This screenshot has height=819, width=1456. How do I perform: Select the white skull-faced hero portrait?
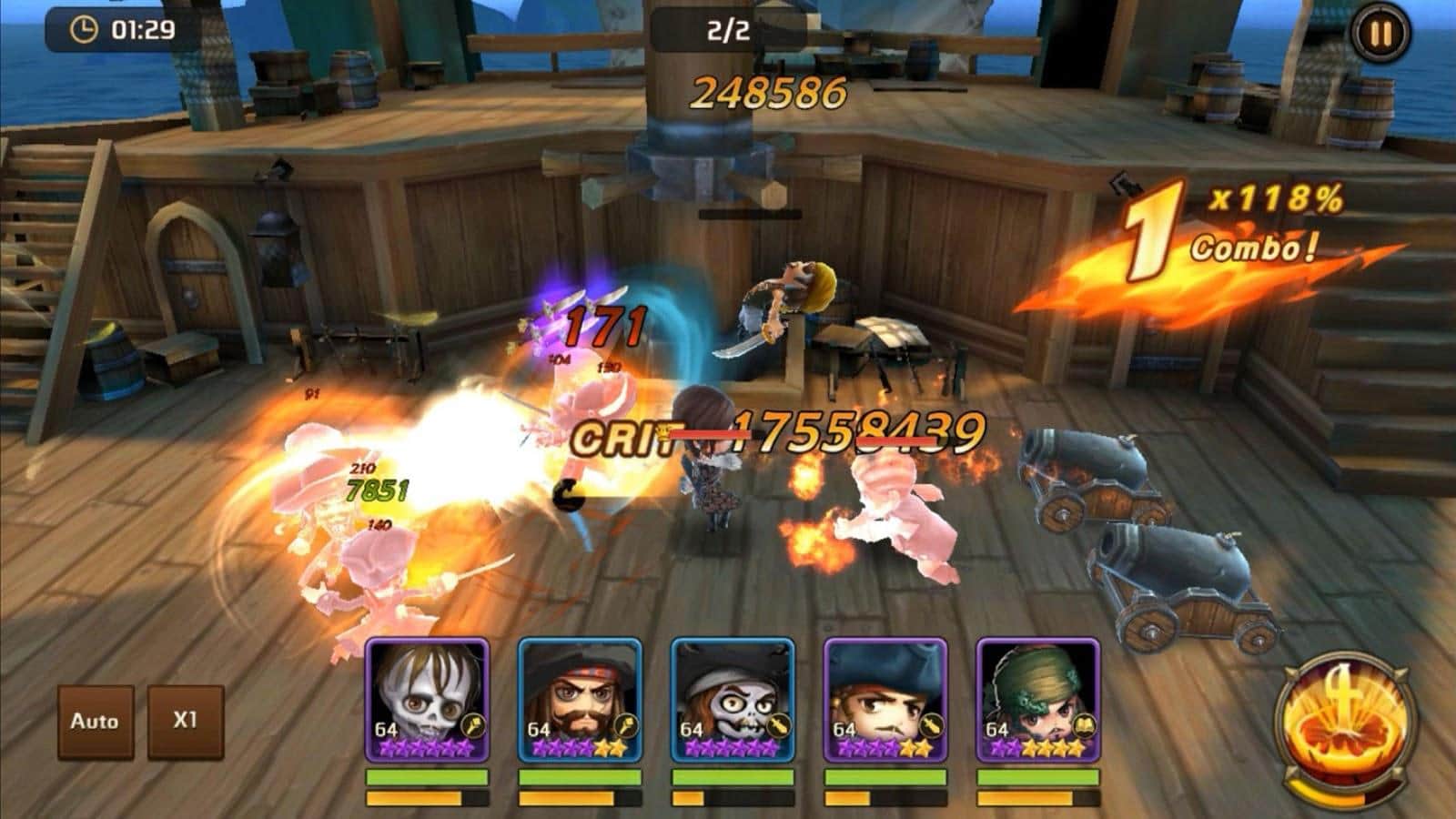click(x=427, y=701)
